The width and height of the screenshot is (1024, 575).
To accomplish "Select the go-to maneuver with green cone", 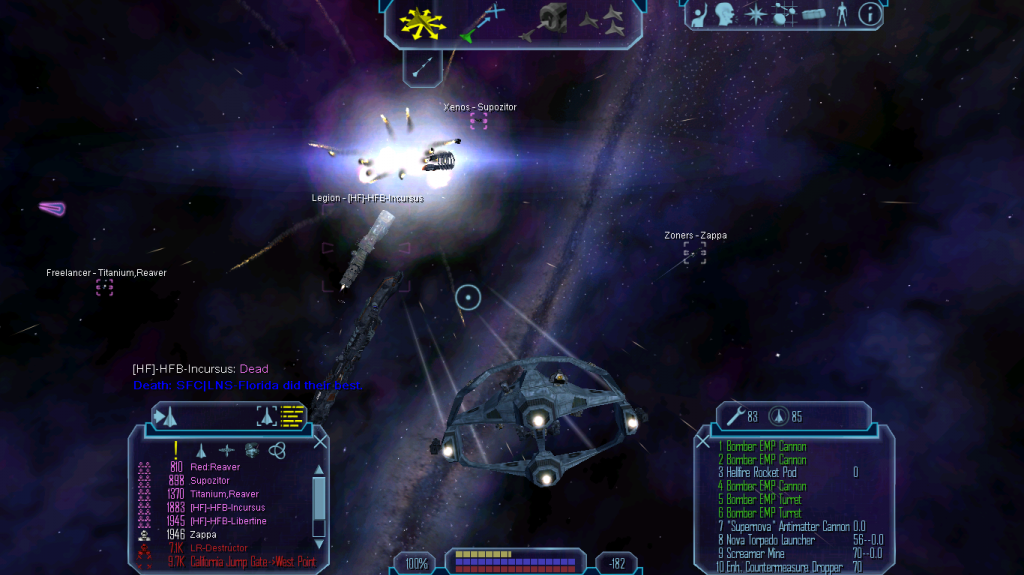I will (480, 22).
